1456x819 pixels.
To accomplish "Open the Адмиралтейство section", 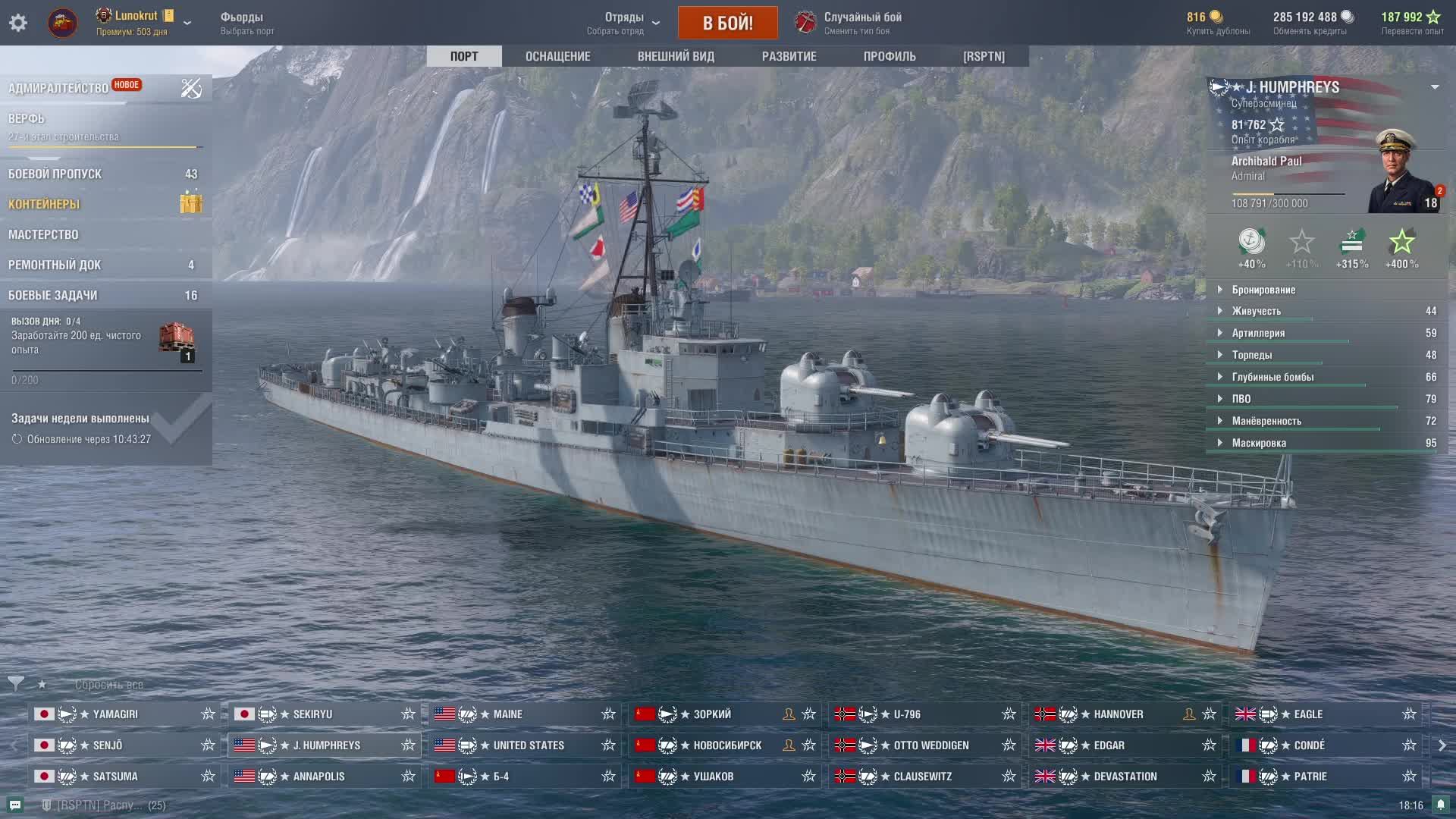I will (58, 88).
